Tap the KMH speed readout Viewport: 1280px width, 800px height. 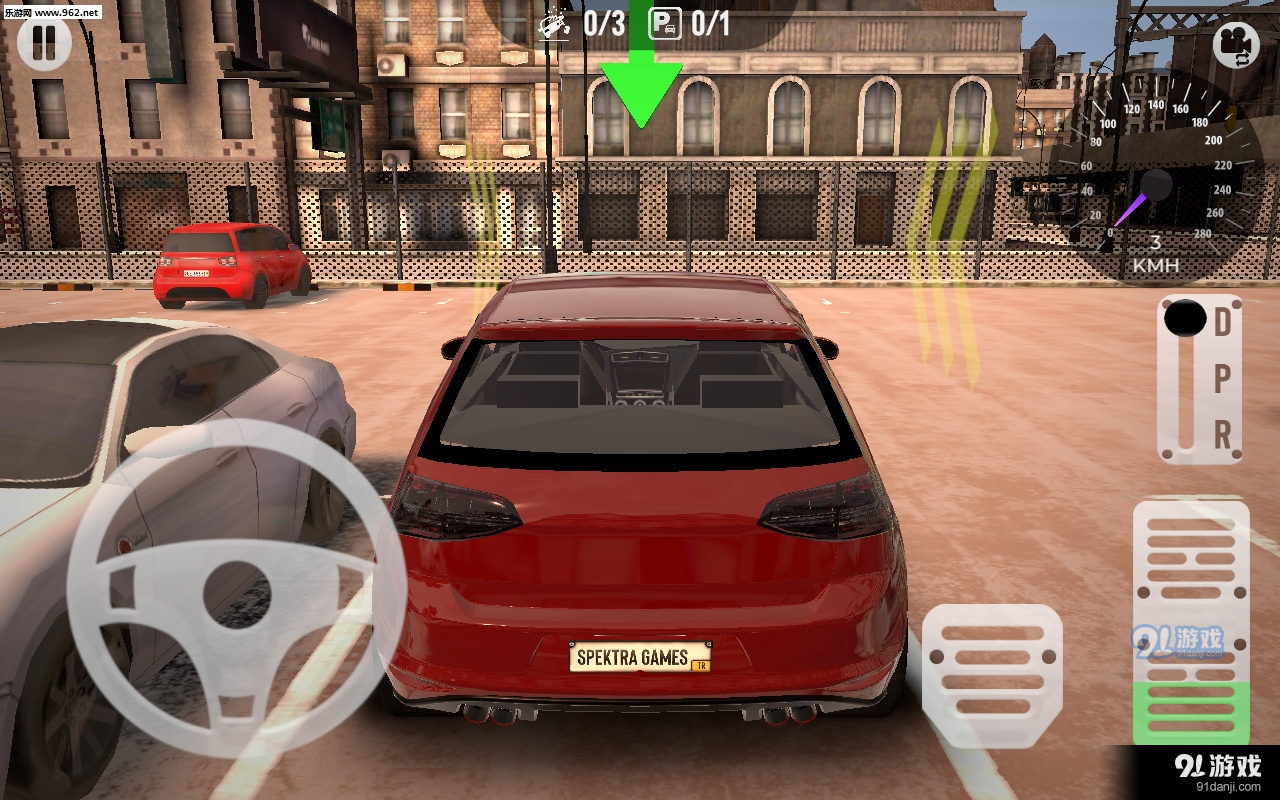coord(1156,256)
